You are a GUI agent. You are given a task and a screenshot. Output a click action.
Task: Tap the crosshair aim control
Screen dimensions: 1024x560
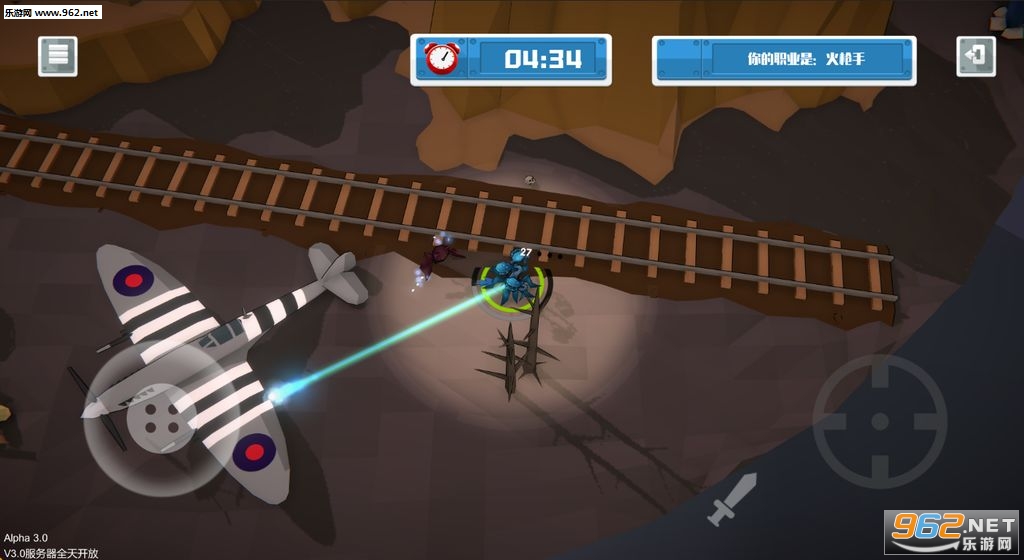click(879, 420)
